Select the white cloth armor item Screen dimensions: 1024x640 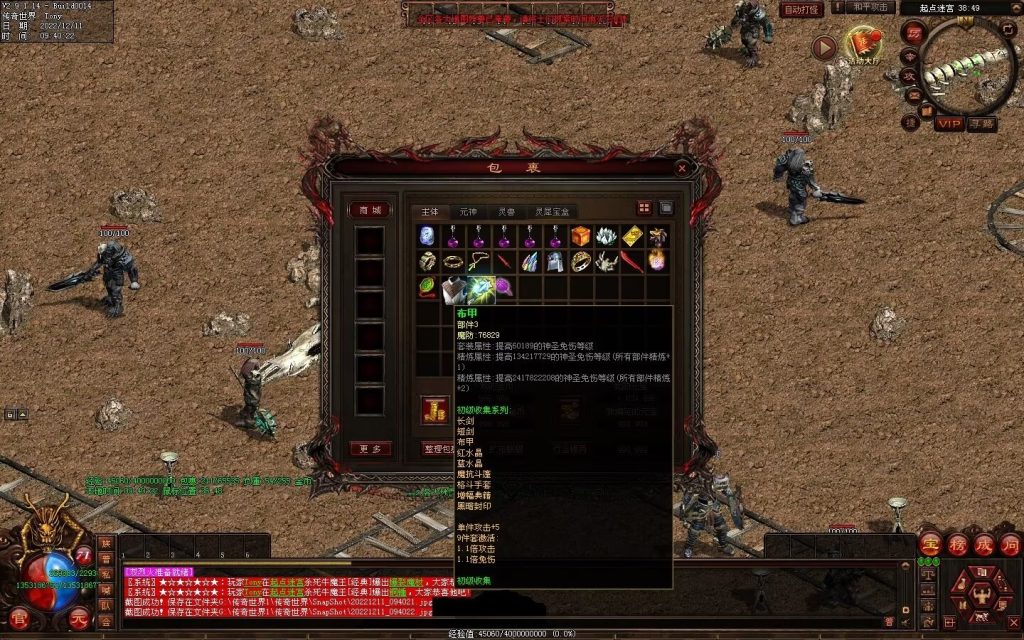456,289
